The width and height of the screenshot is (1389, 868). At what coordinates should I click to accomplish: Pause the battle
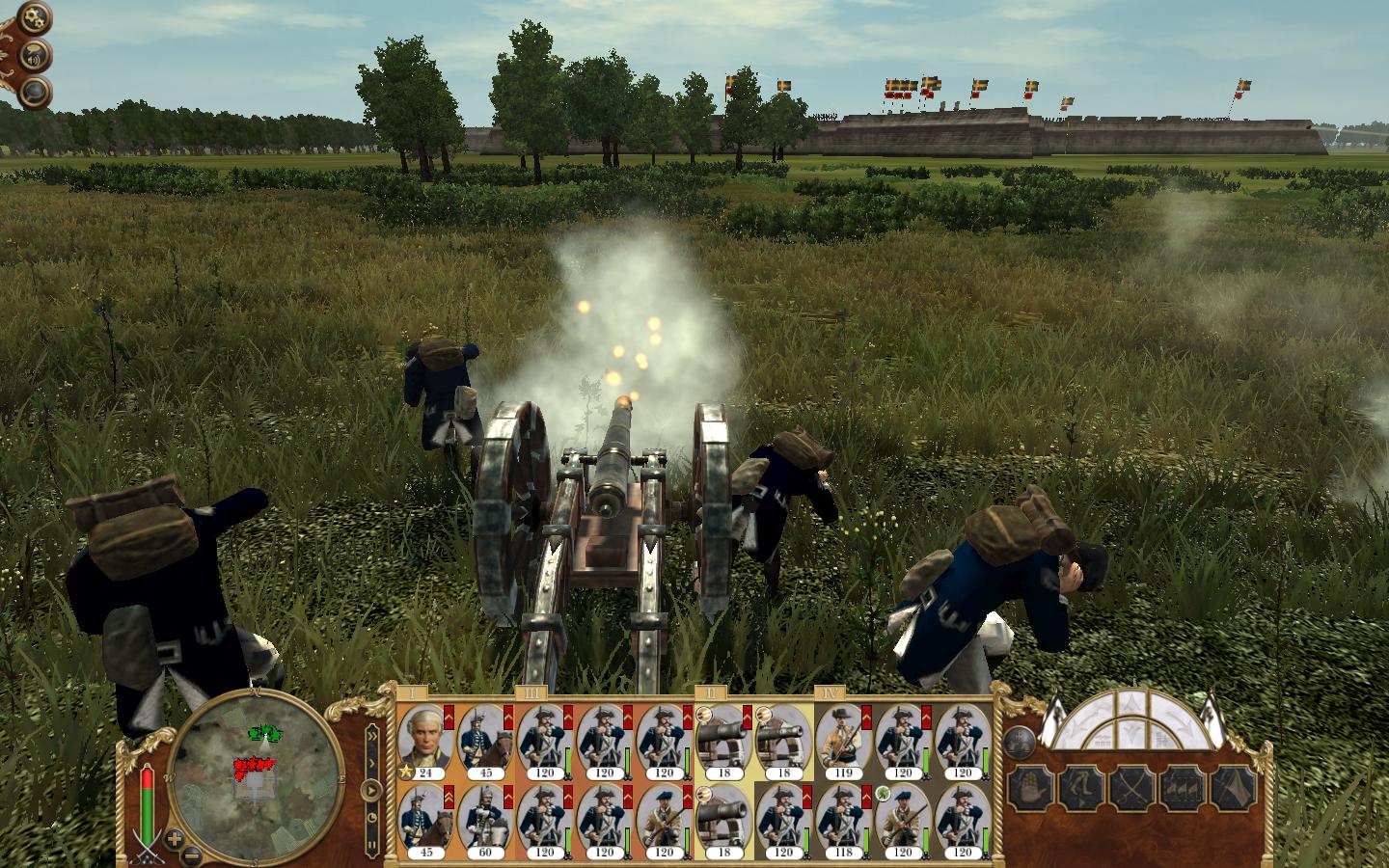coord(371,845)
